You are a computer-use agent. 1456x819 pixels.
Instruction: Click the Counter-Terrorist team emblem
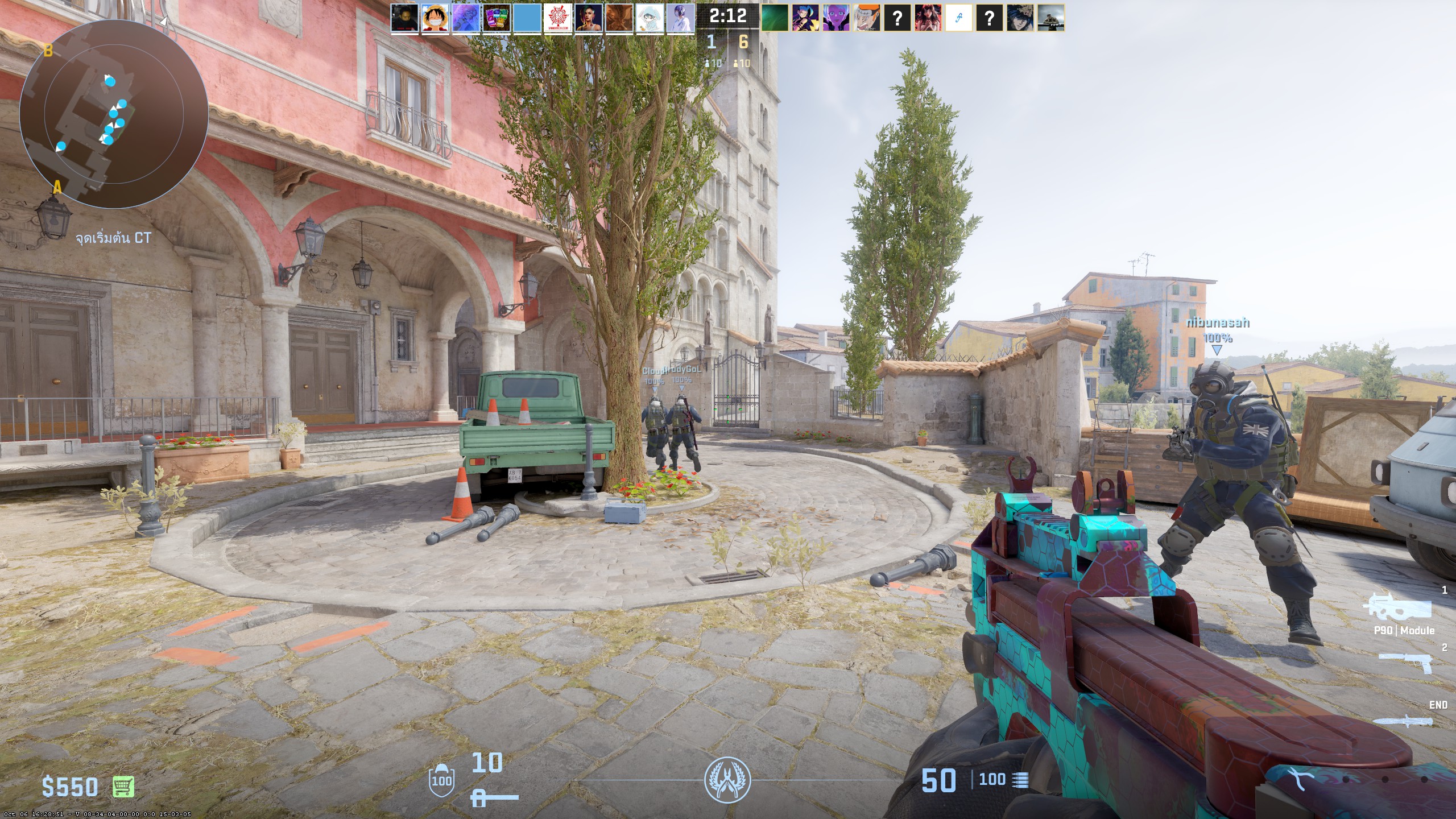727,779
